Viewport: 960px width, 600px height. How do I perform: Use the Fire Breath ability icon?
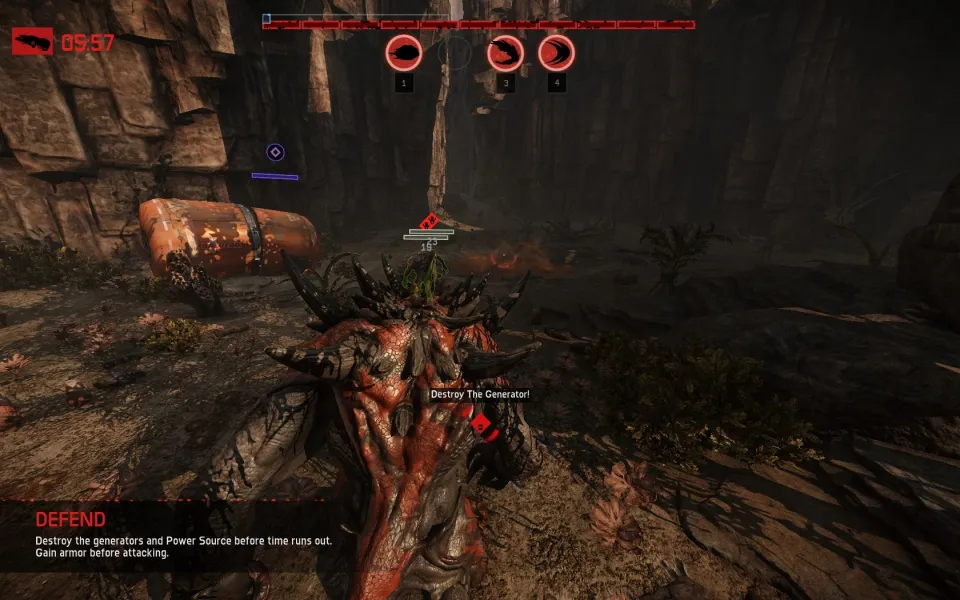point(506,52)
